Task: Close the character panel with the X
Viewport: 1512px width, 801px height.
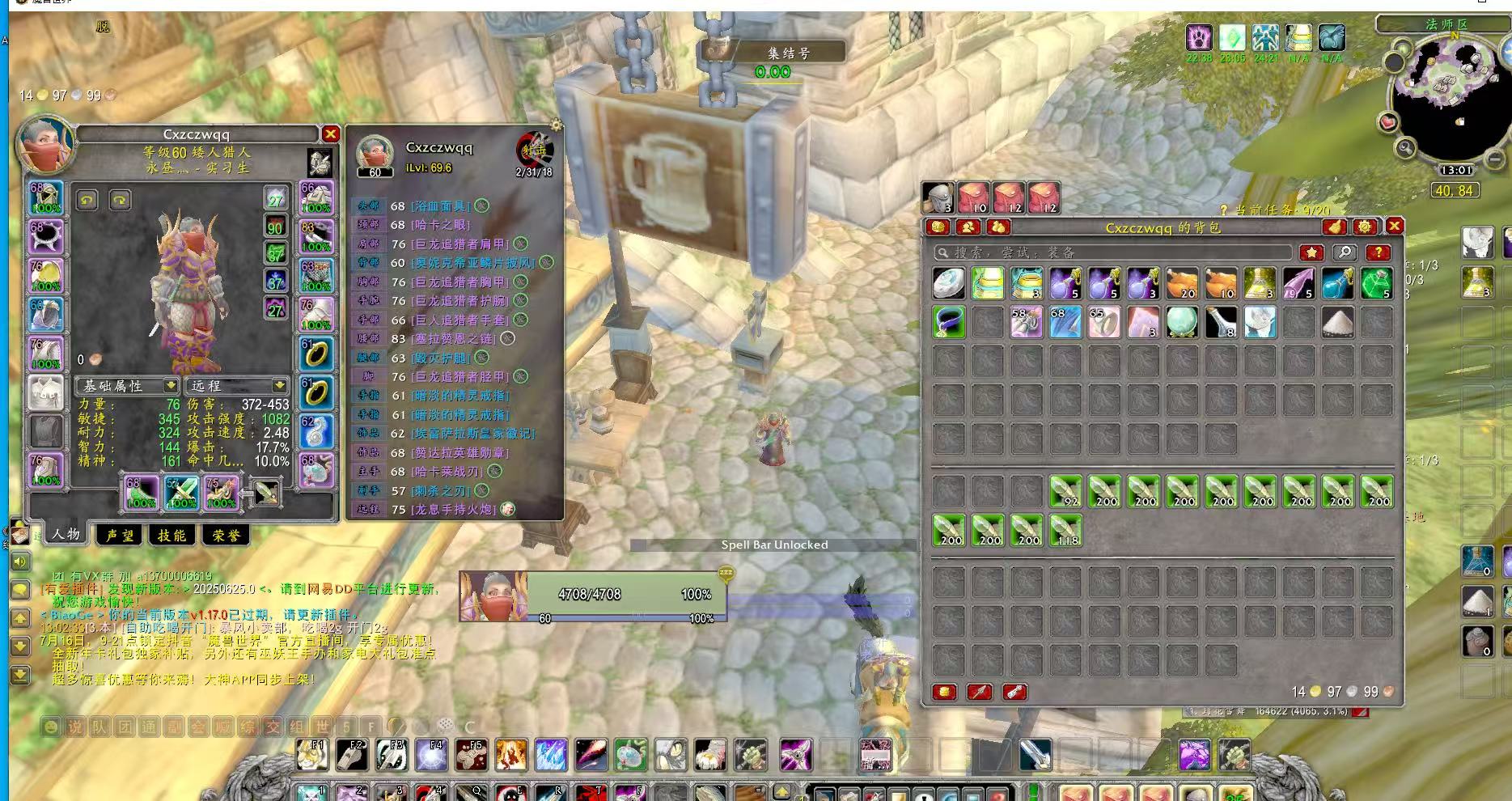Action: [x=330, y=134]
